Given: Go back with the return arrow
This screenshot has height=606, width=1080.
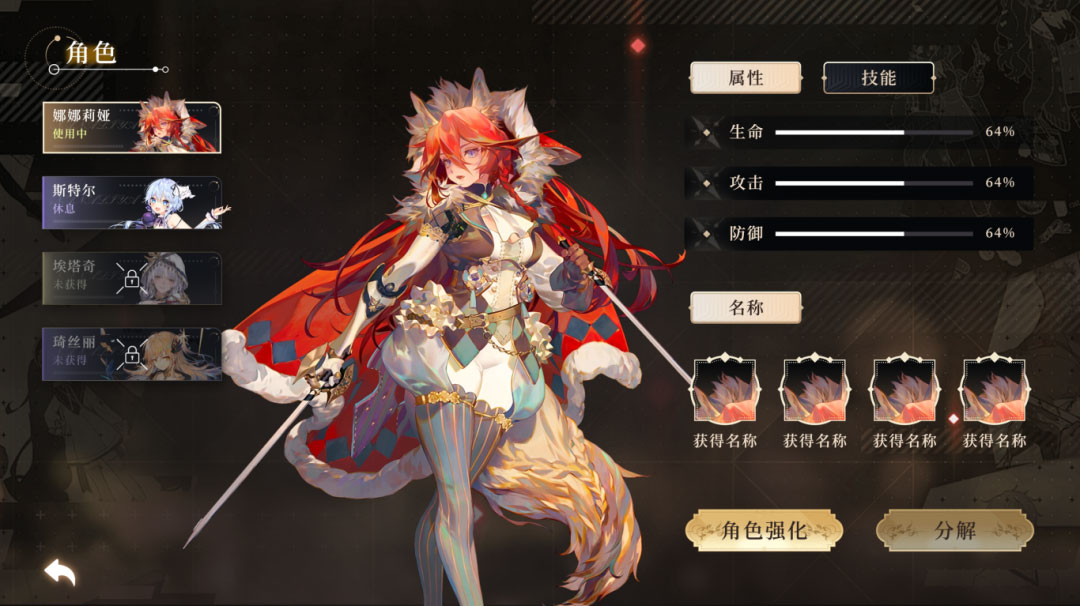Looking at the screenshot, I should 60,572.
